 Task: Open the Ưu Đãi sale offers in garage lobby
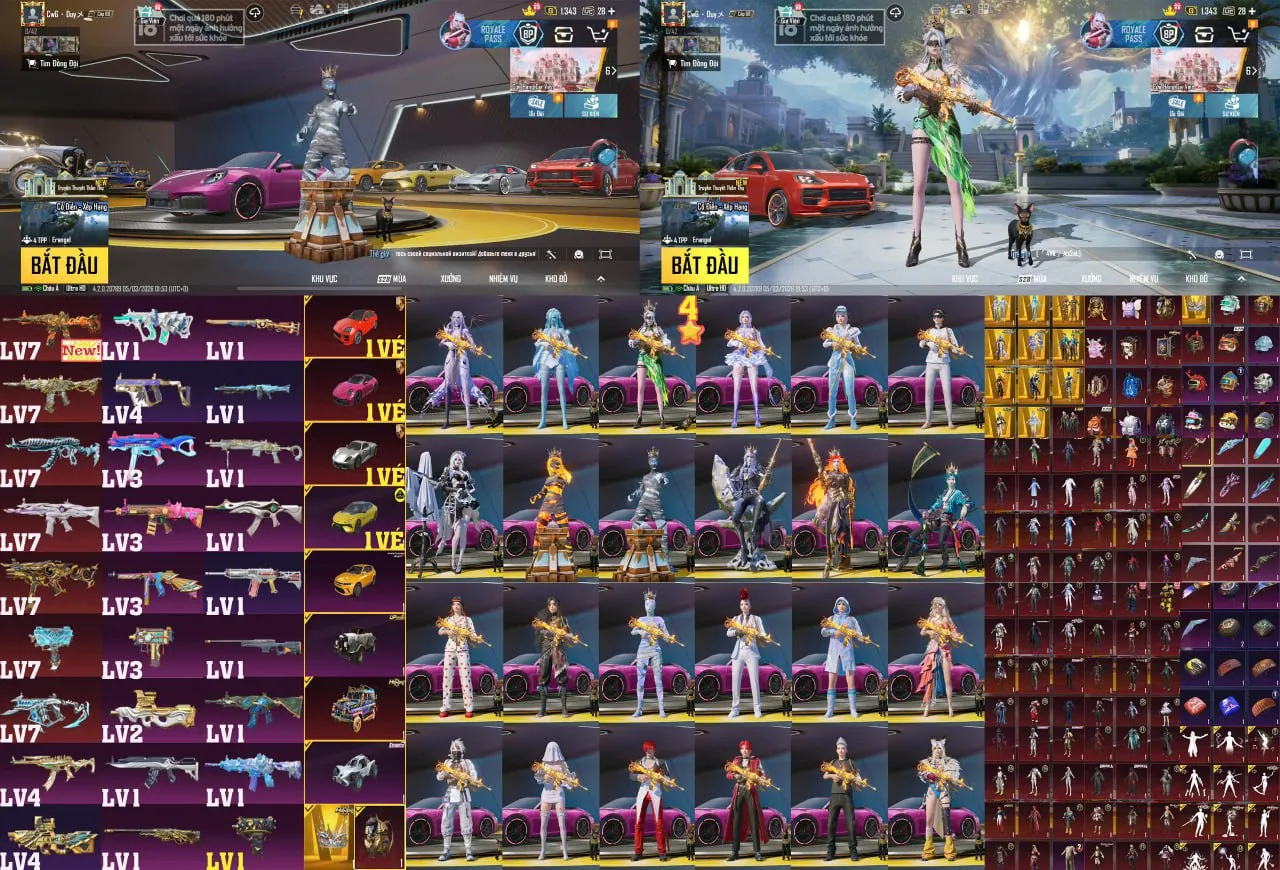point(538,105)
